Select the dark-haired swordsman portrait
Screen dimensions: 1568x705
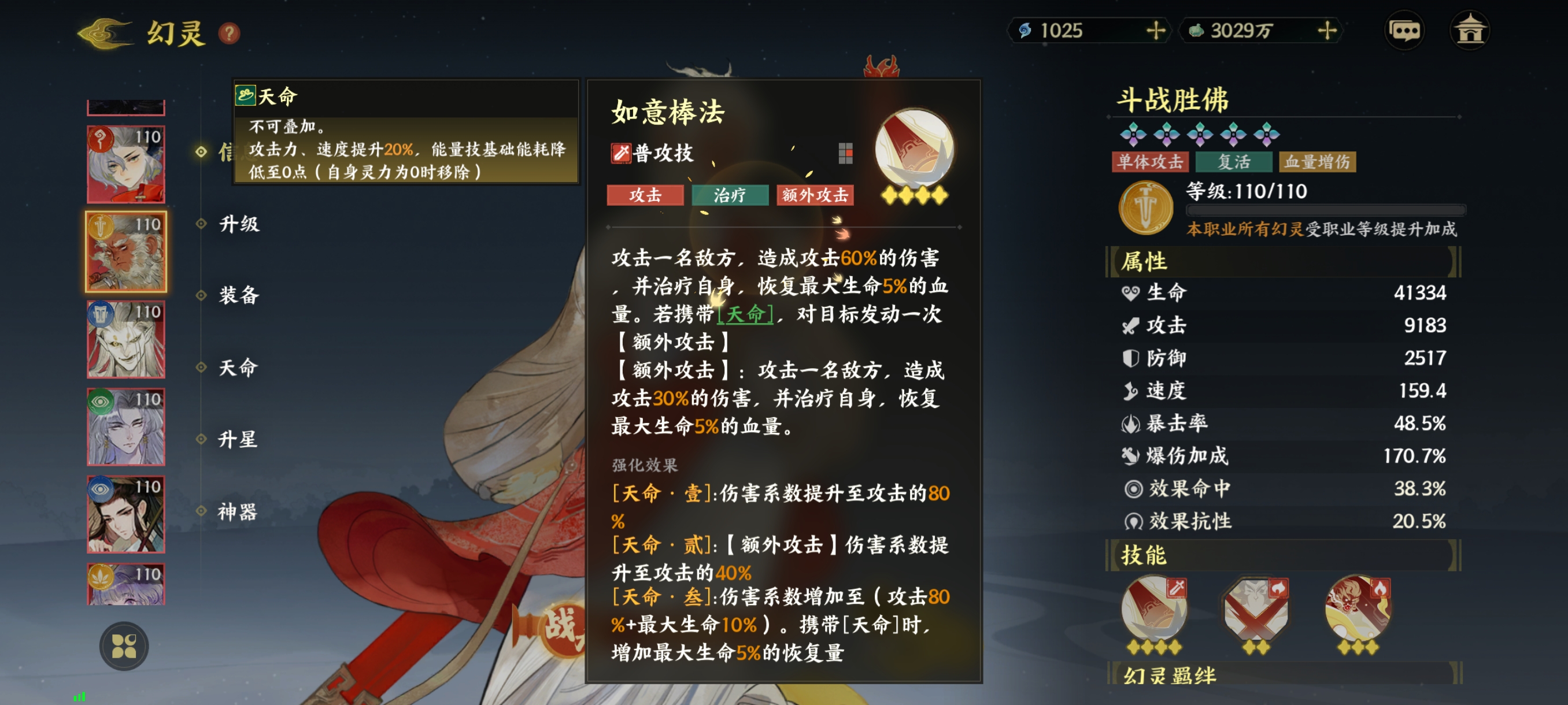(126, 515)
